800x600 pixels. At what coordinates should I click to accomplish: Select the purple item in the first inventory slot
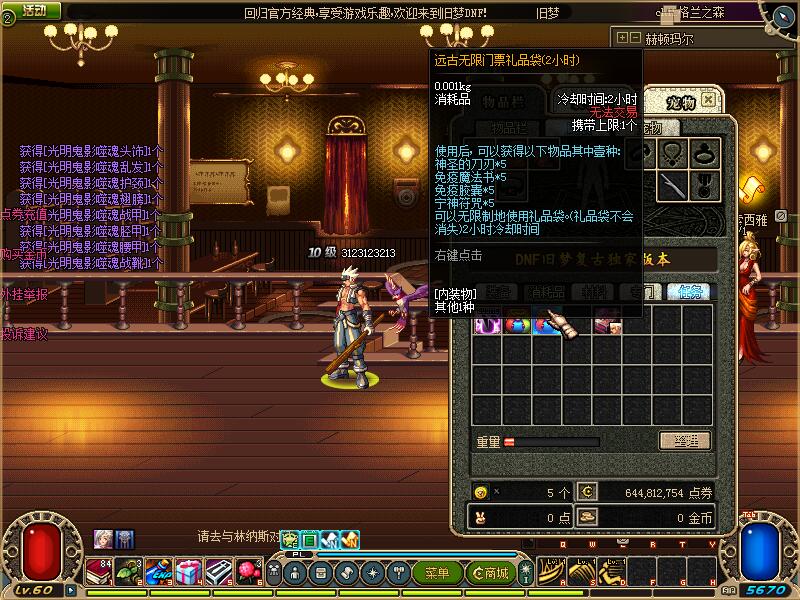coord(487,324)
